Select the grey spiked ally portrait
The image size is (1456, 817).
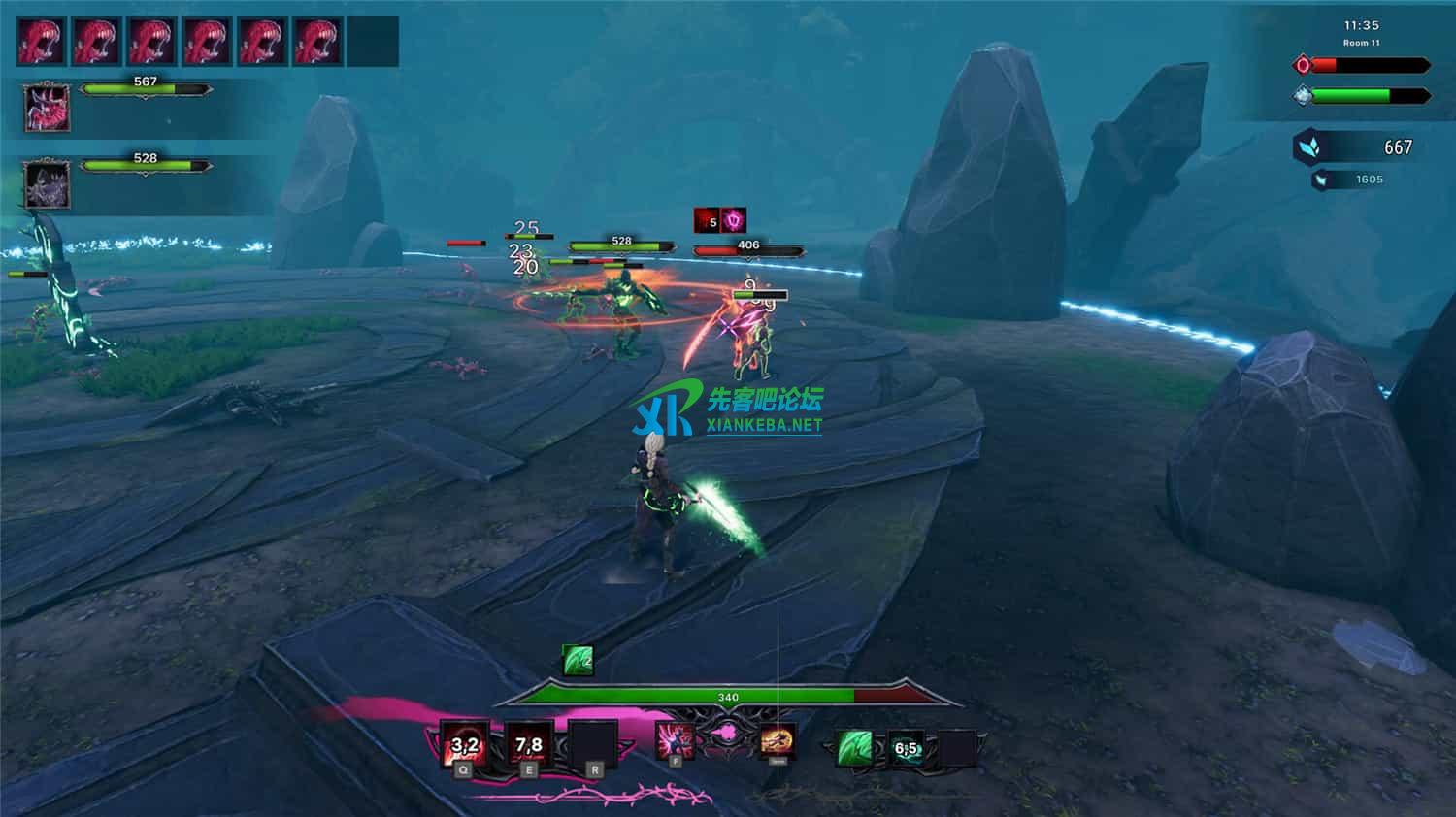point(47,183)
